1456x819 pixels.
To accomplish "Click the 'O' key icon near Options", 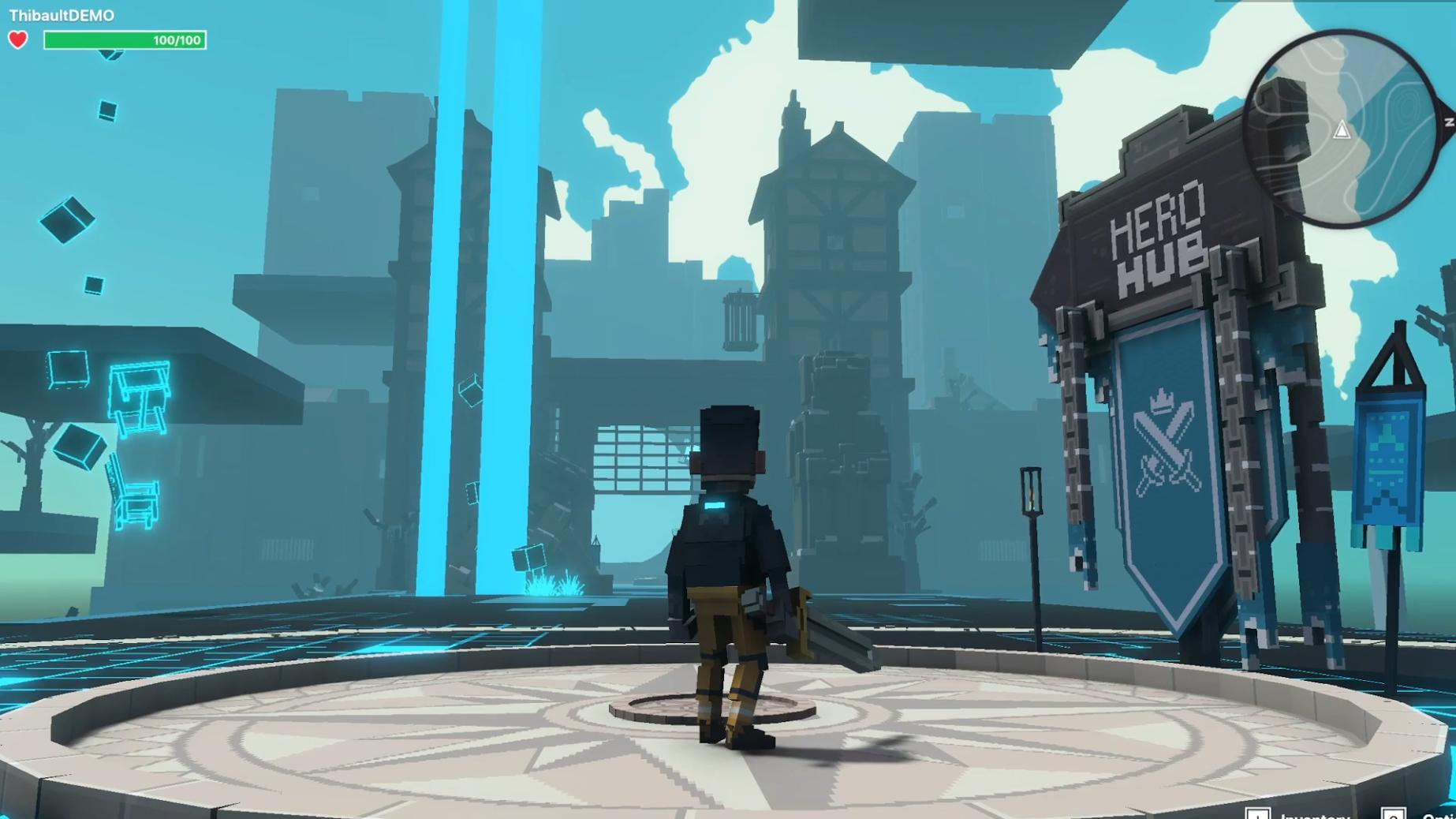I will click(1394, 814).
